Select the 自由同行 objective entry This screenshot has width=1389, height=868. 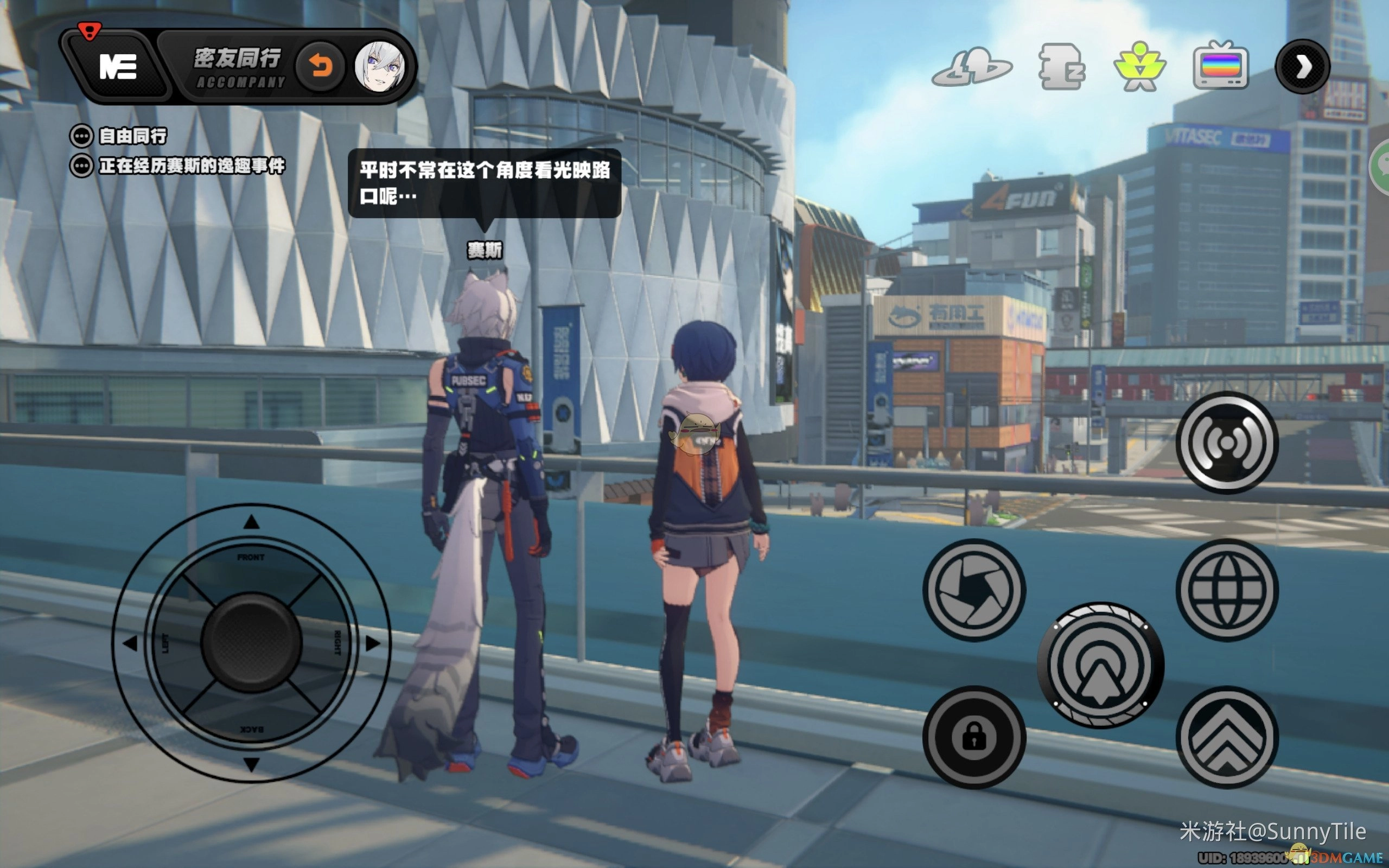pyautogui.click(x=132, y=136)
